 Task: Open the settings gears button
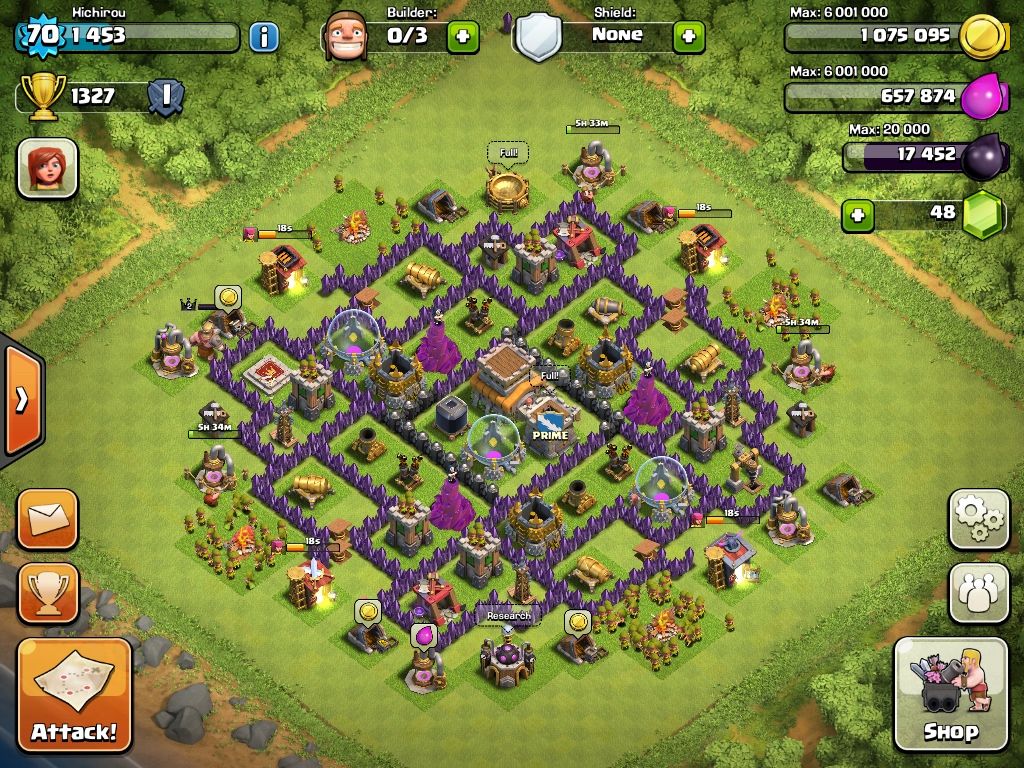click(x=978, y=519)
